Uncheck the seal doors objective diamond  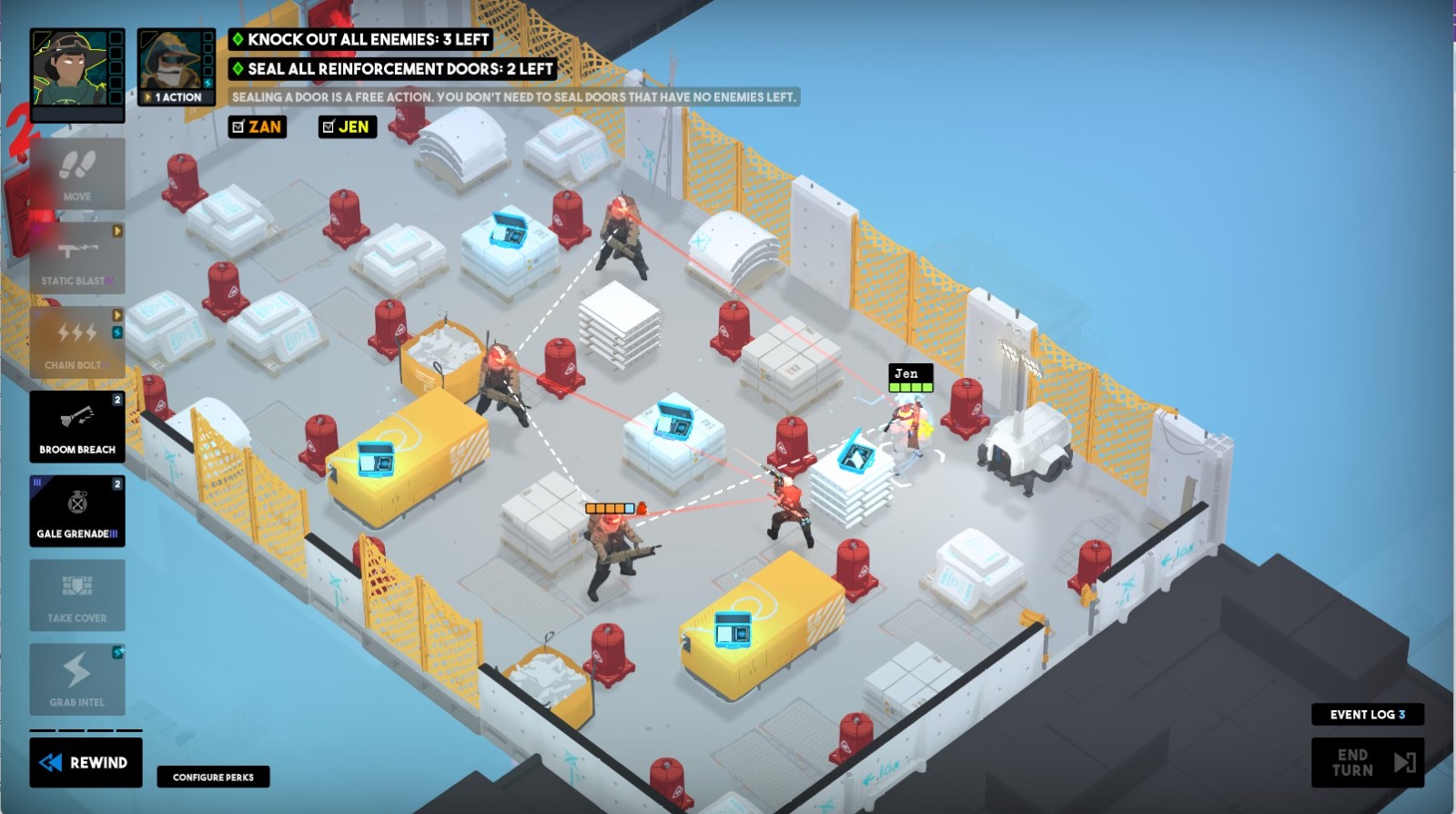click(238, 68)
